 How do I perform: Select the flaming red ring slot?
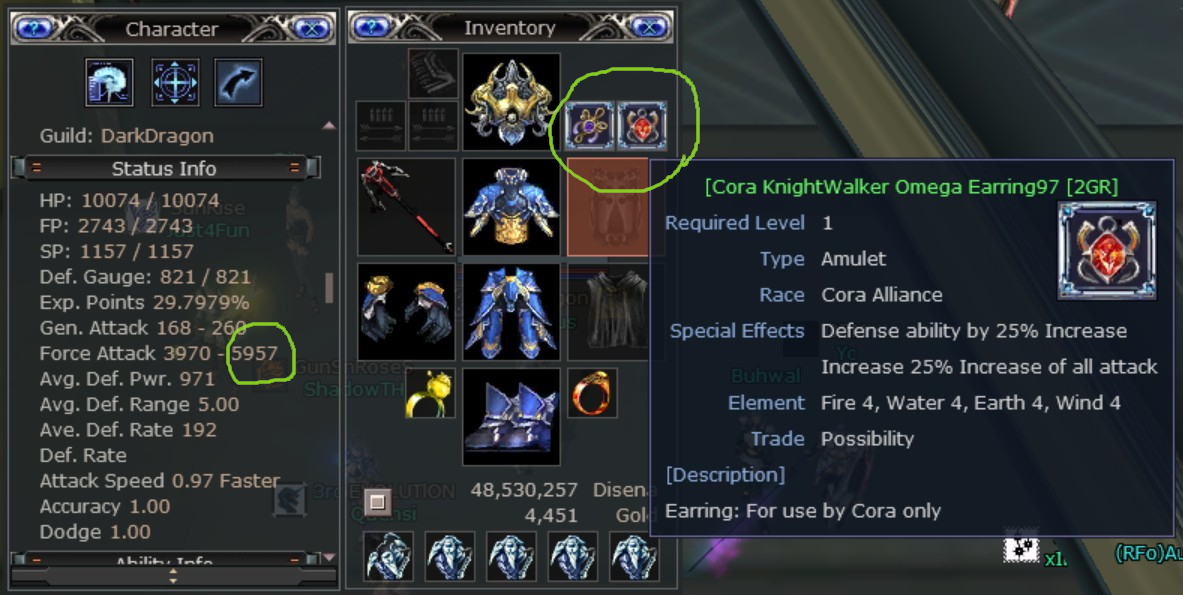click(x=592, y=393)
